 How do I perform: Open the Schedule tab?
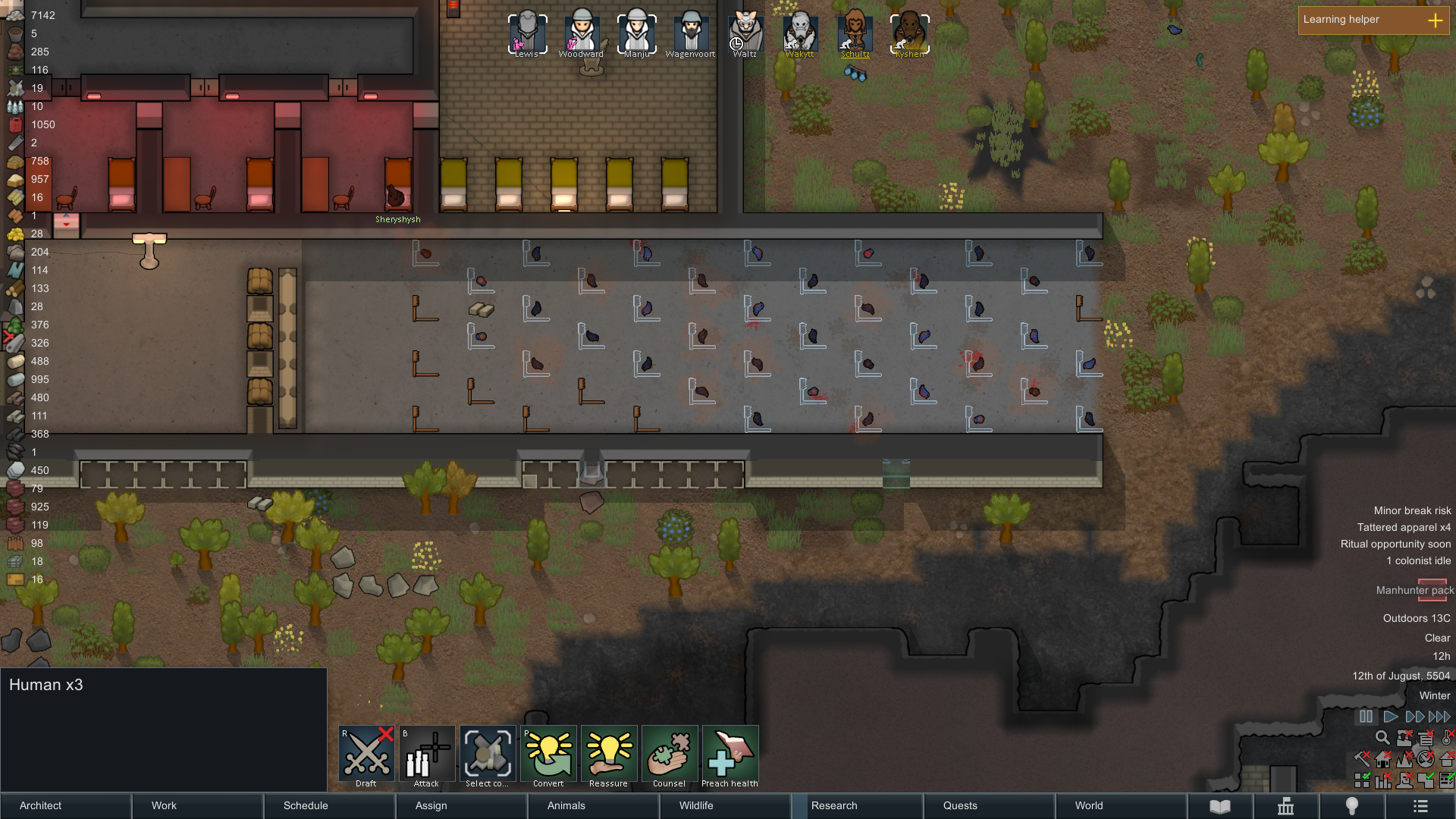329,805
